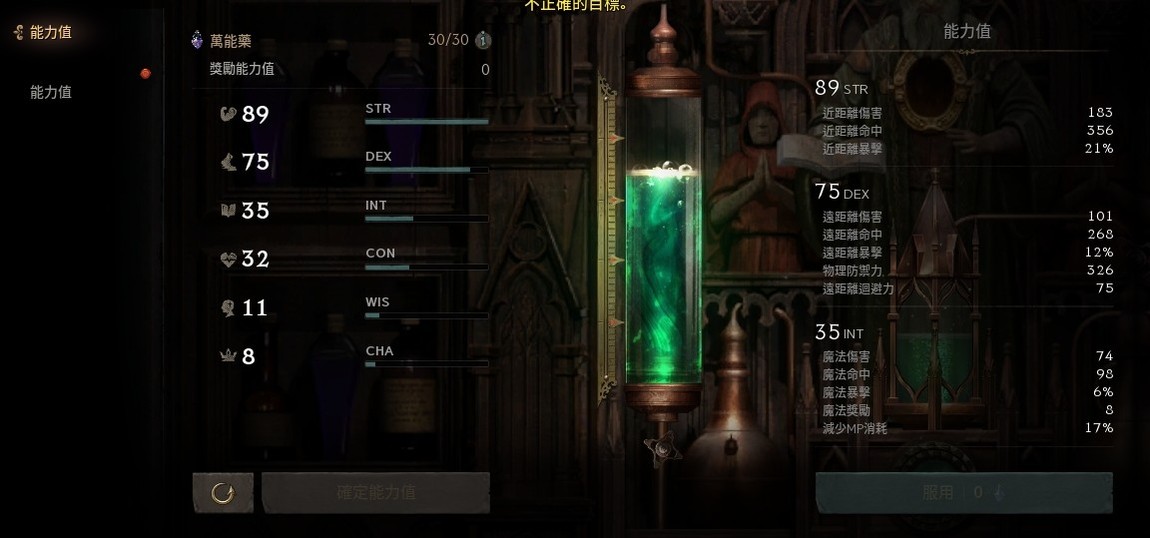This screenshot has width=1150, height=538.
Task: Select the 能力值 sub-menu entry
Action: click(x=51, y=92)
